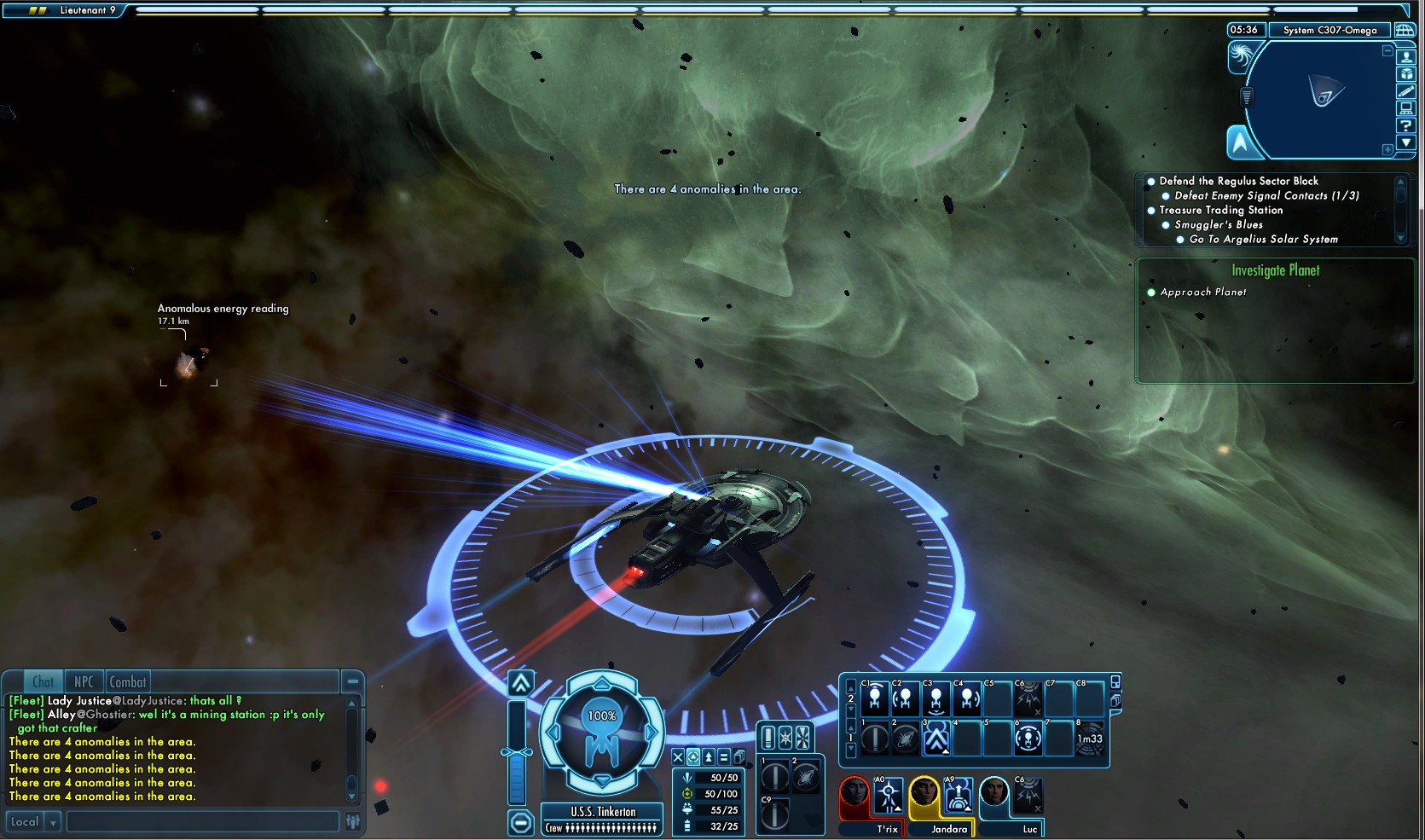Screen dimensions: 1425x840
Task: Open the help question mark button
Action: [x=1406, y=125]
